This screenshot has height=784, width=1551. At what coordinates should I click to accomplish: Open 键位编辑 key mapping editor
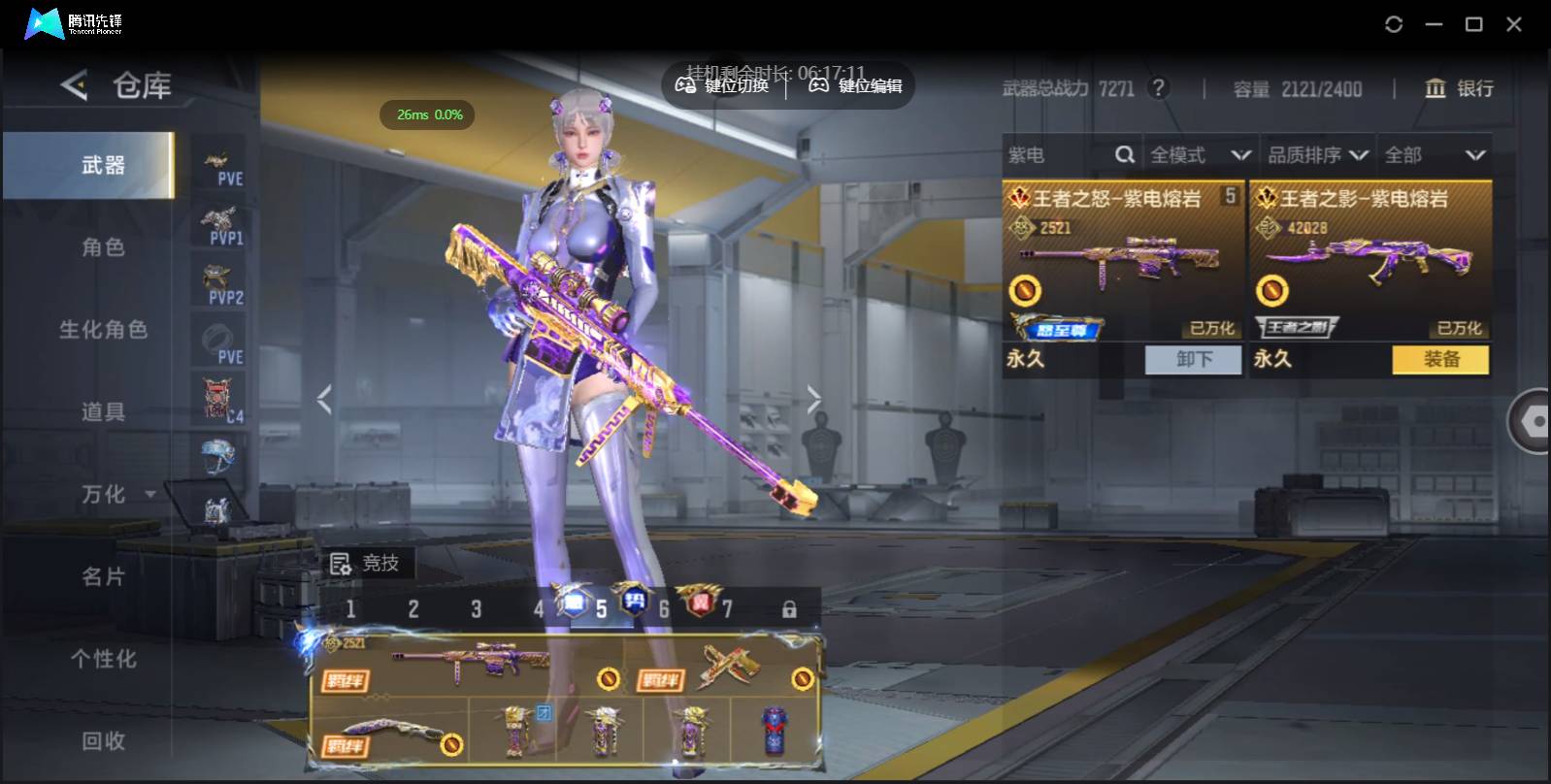click(856, 86)
